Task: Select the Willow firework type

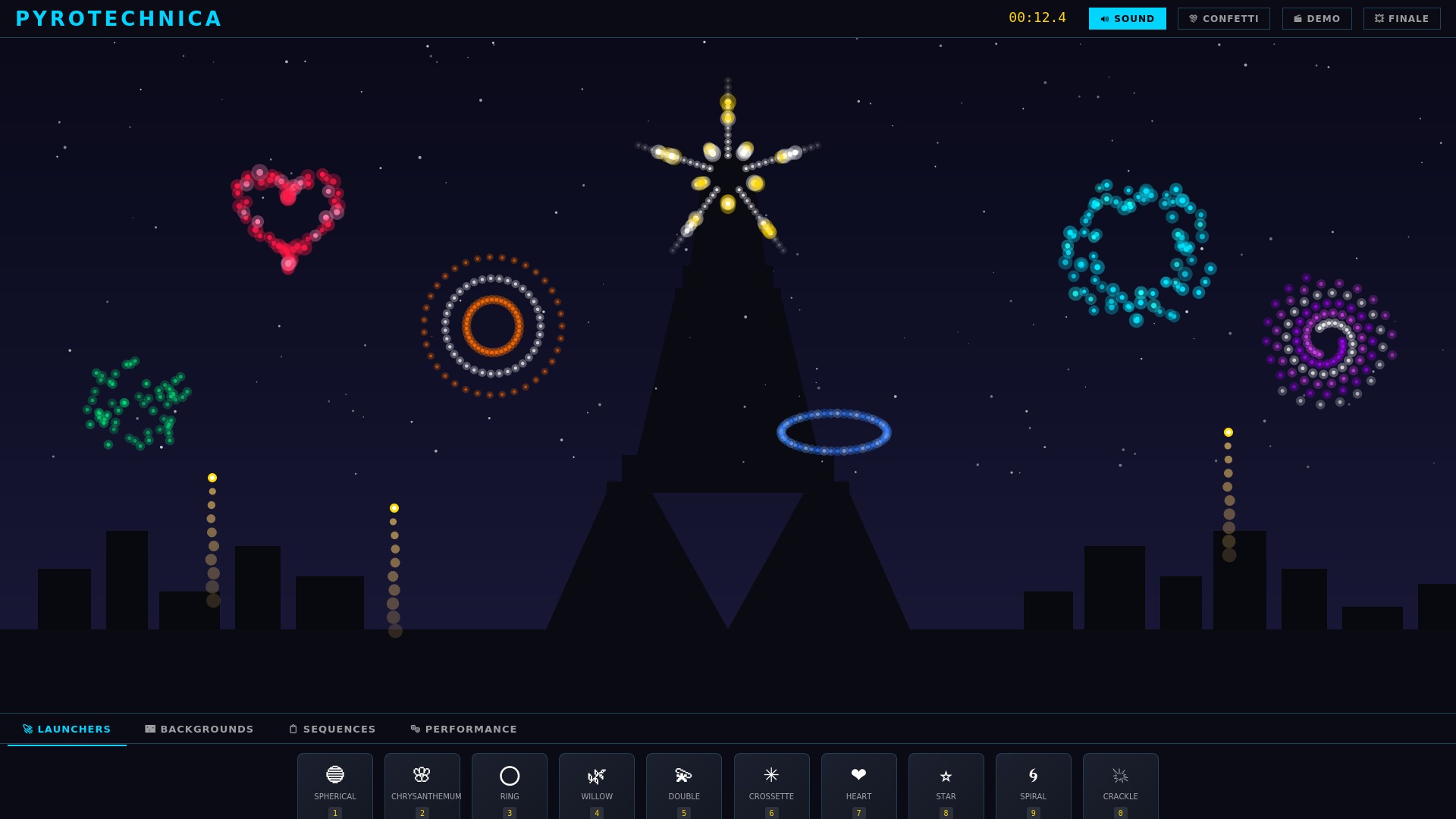Action: (x=596, y=785)
